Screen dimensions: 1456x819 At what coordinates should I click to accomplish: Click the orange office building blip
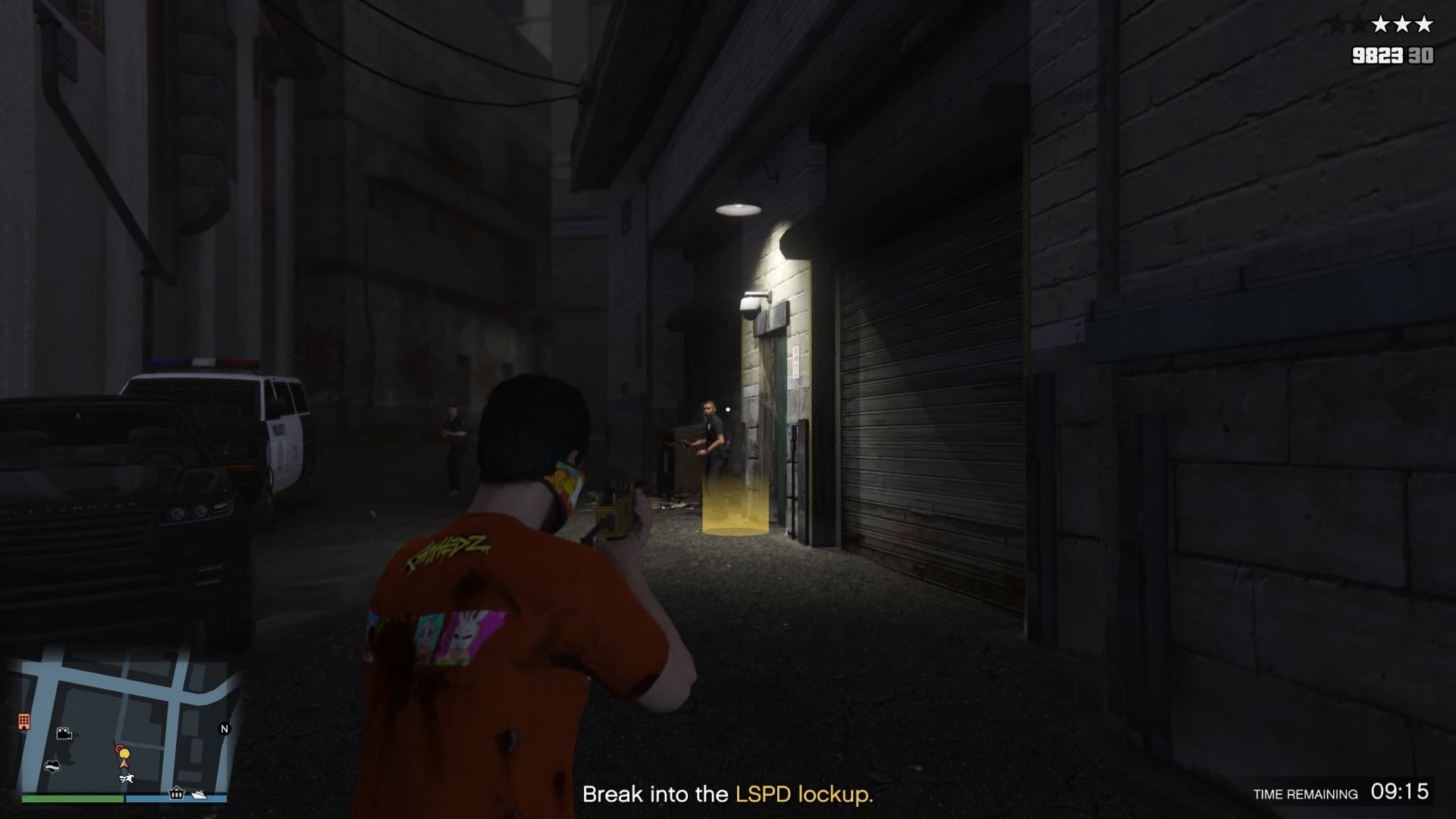24,720
